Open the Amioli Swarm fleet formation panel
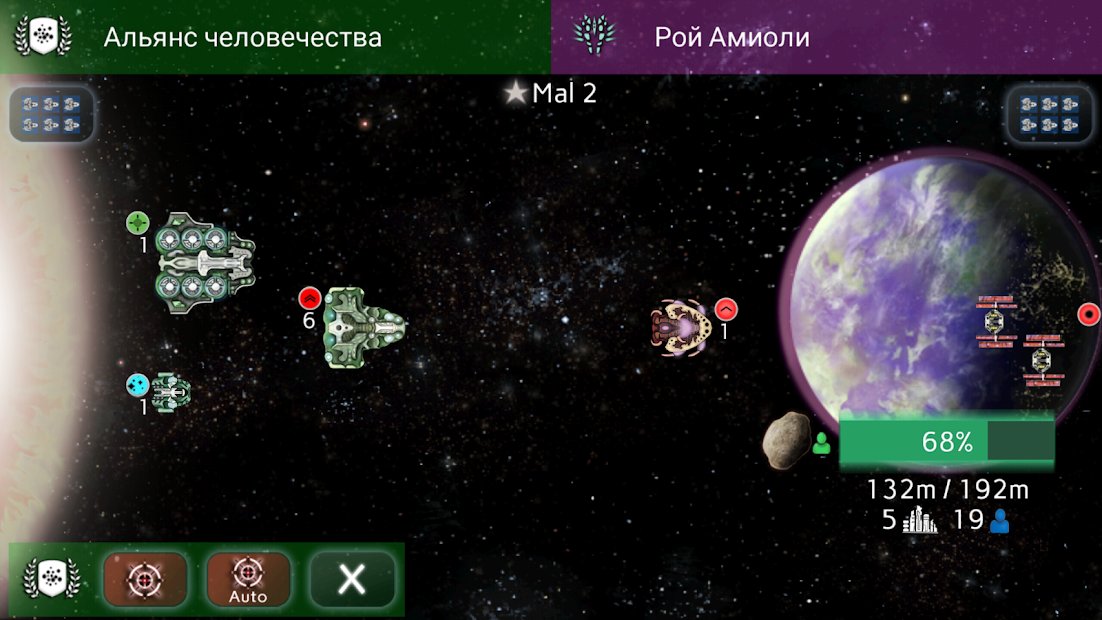The image size is (1102, 620). pos(1049,113)
